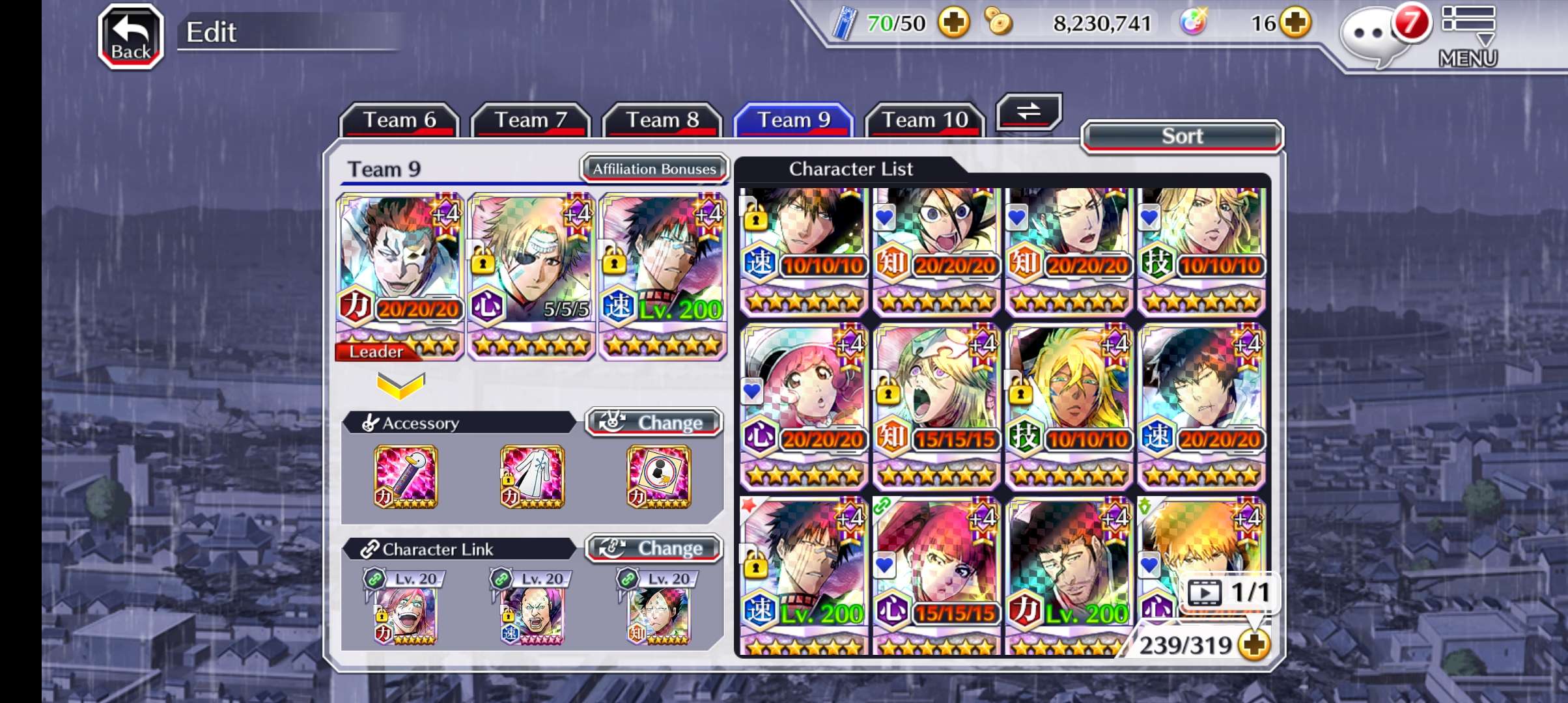Go back using the Back button
Screen dimensions: 1568x703
[130, 36]
